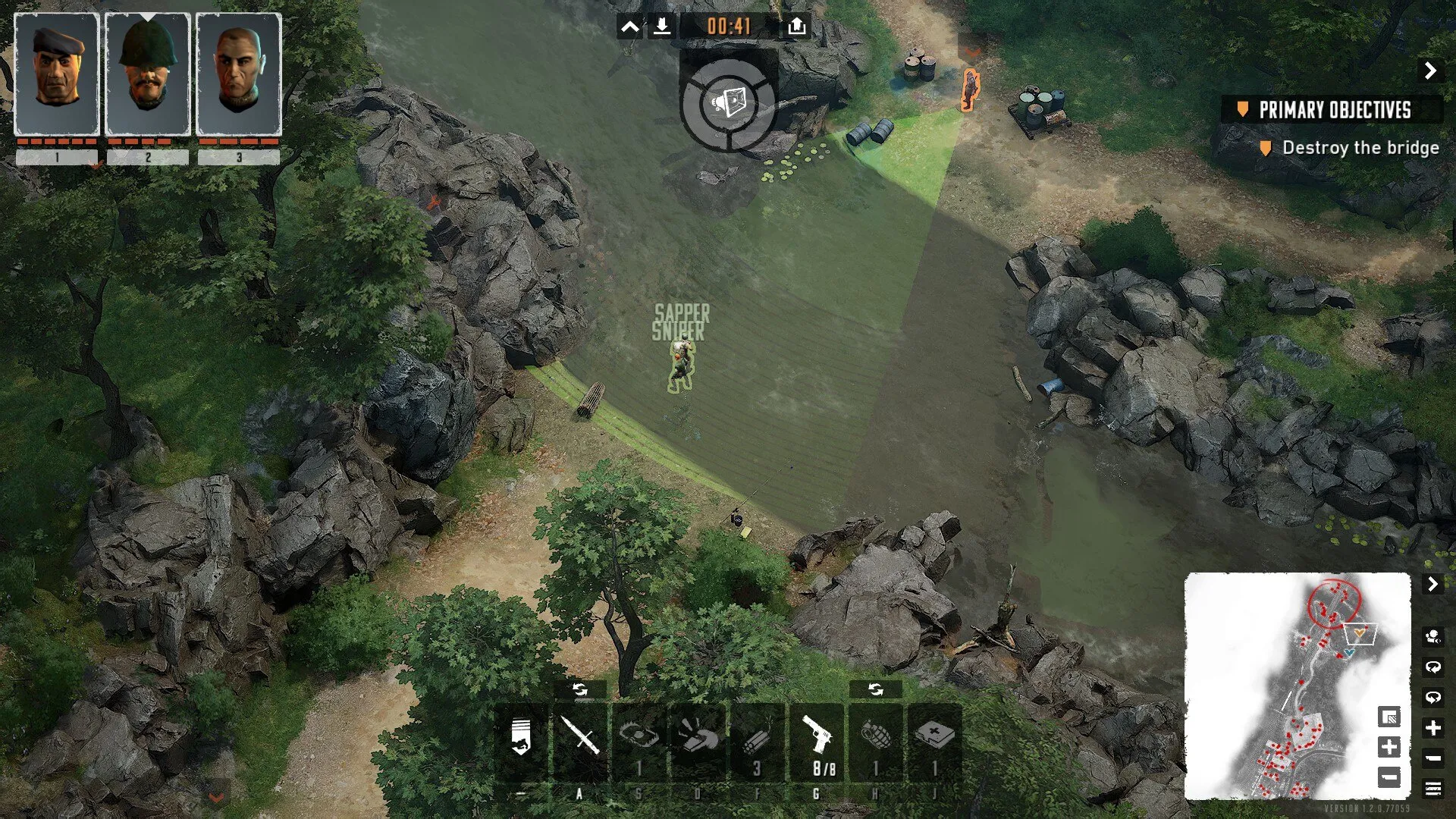Select the dynamite bundle slot
Image resolution: width=1456 pixels, height=819 pixels.
(x=756, y=737)
